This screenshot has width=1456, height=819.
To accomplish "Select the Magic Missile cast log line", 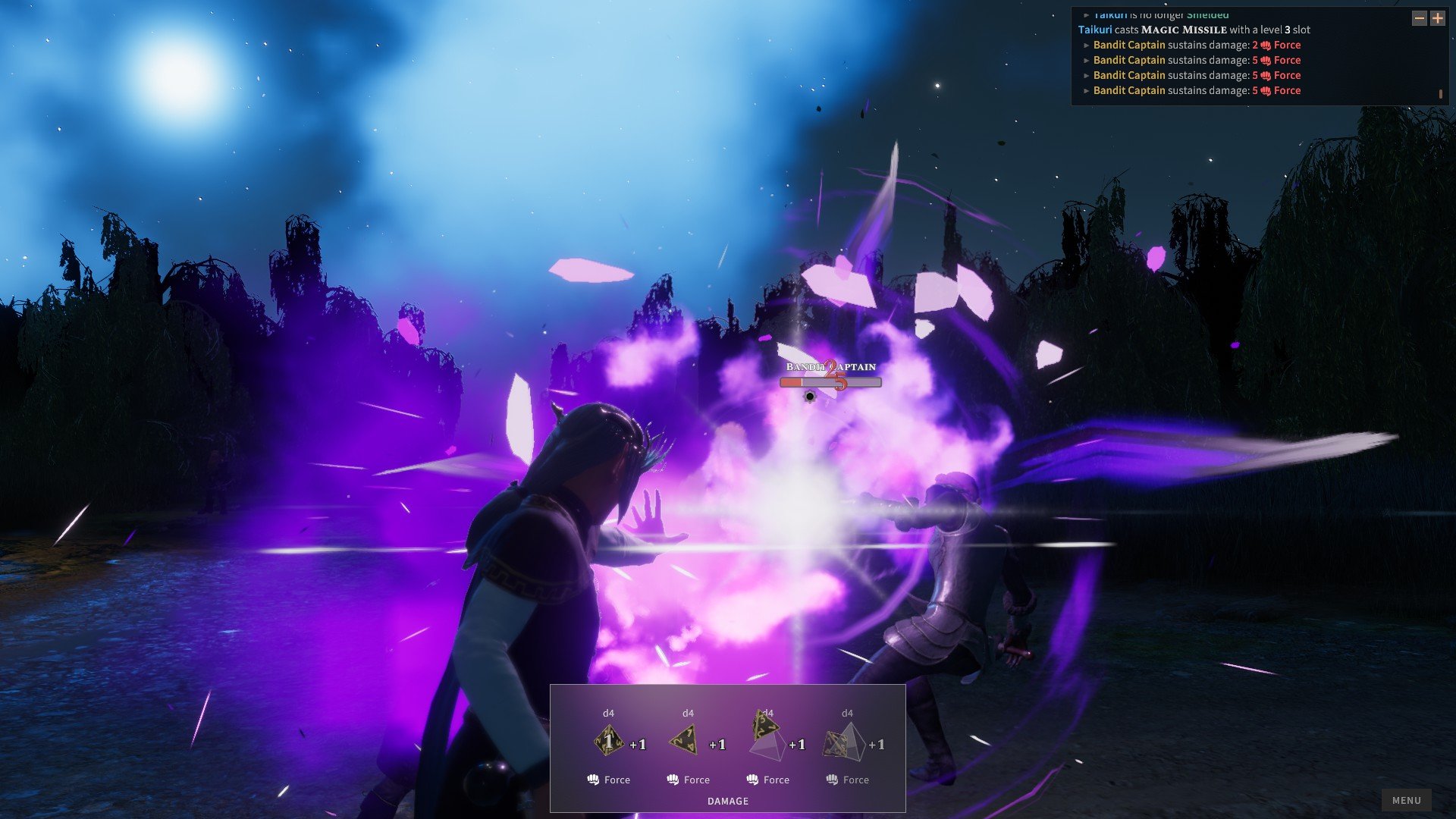I will tap(1194, 30).
